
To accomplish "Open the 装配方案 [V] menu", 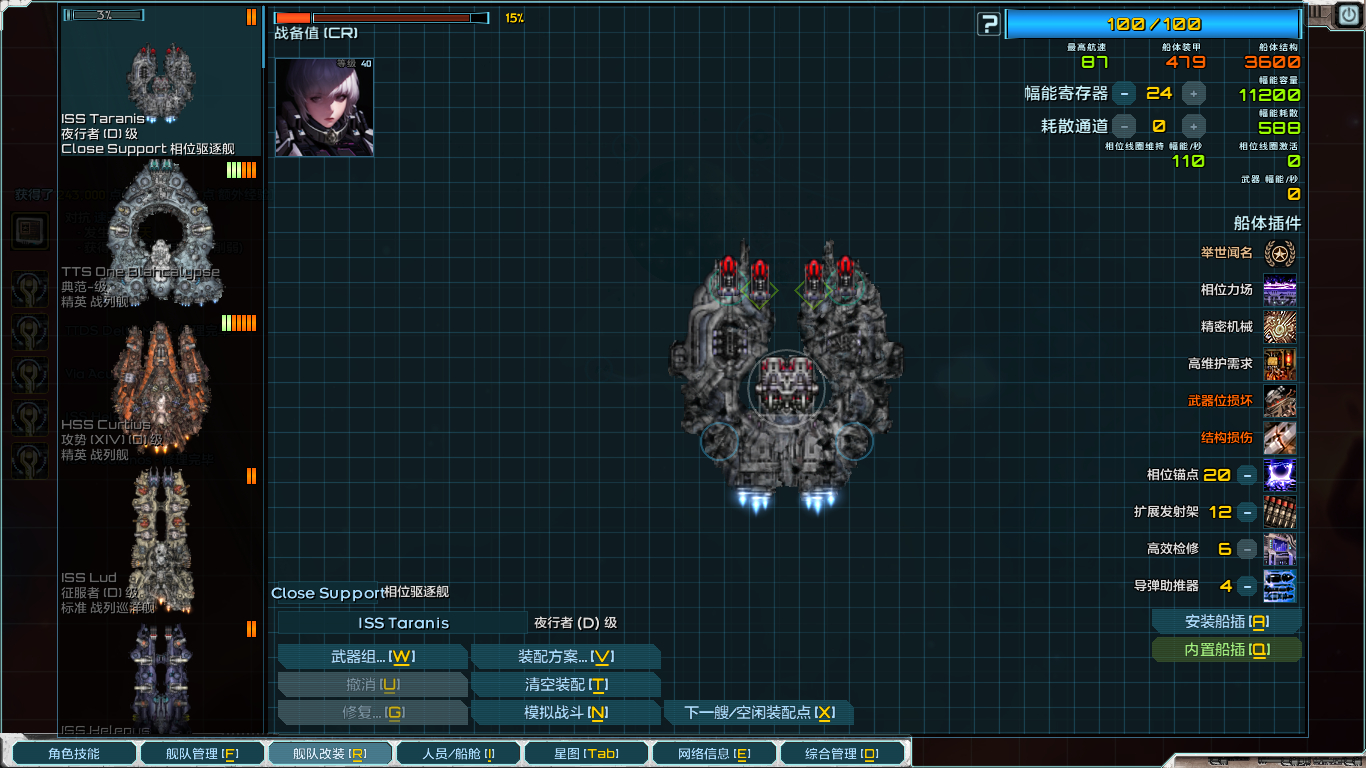I will pyautogui.click(x=566, y=656).
